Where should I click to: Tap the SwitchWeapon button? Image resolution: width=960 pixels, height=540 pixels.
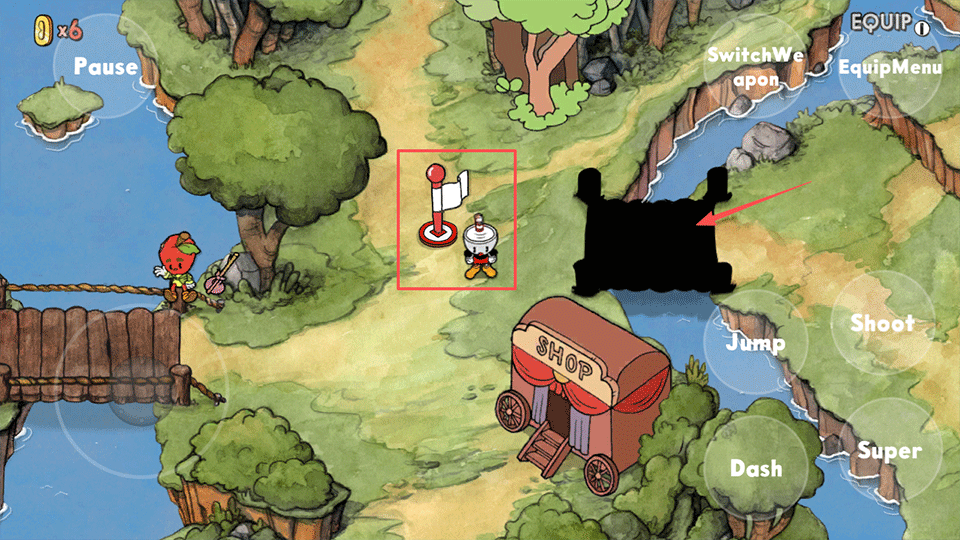pos(755,66)
